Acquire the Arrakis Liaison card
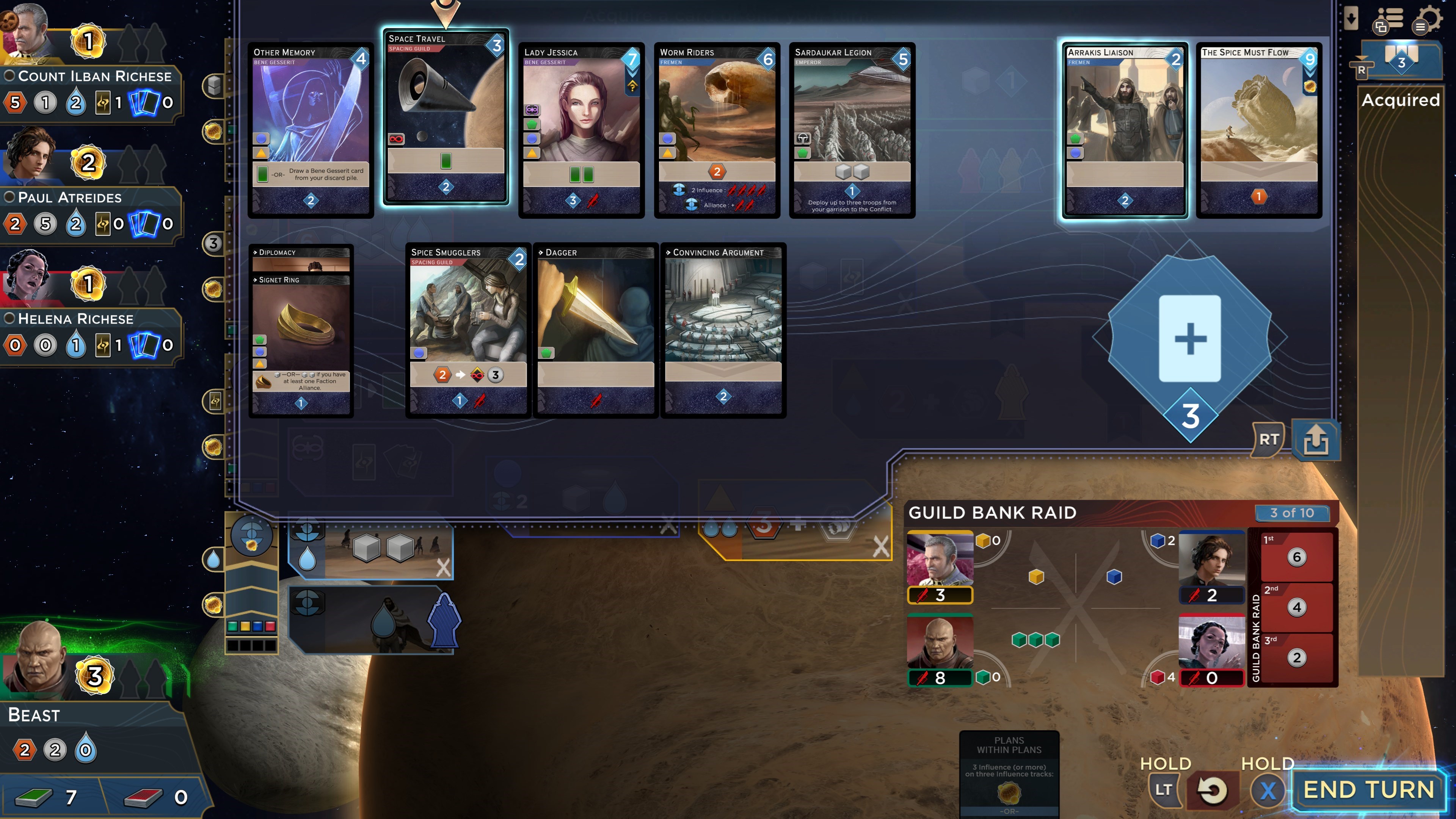The height and width of the screenshot is (819, 1456). (1124, 130)
